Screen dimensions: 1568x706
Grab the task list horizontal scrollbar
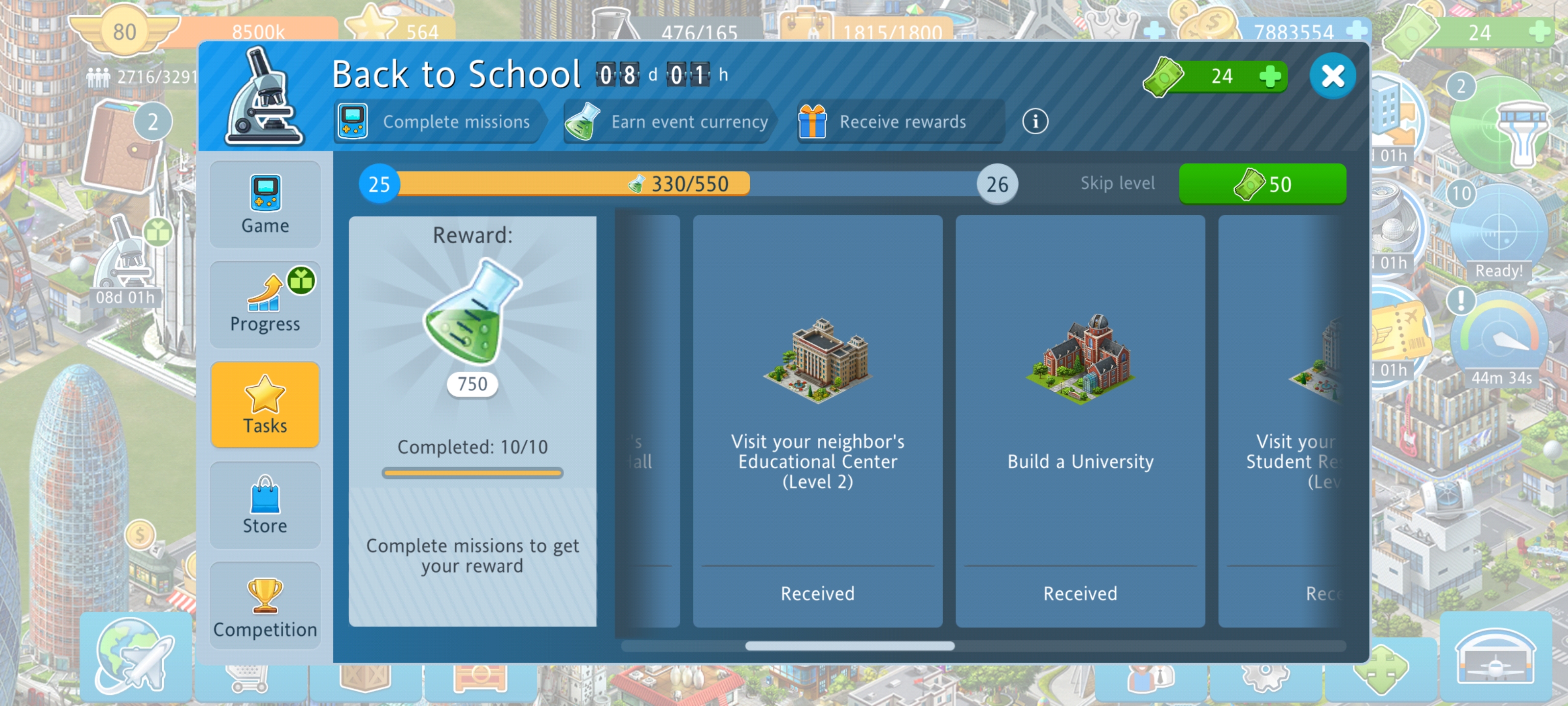(849, 646)
